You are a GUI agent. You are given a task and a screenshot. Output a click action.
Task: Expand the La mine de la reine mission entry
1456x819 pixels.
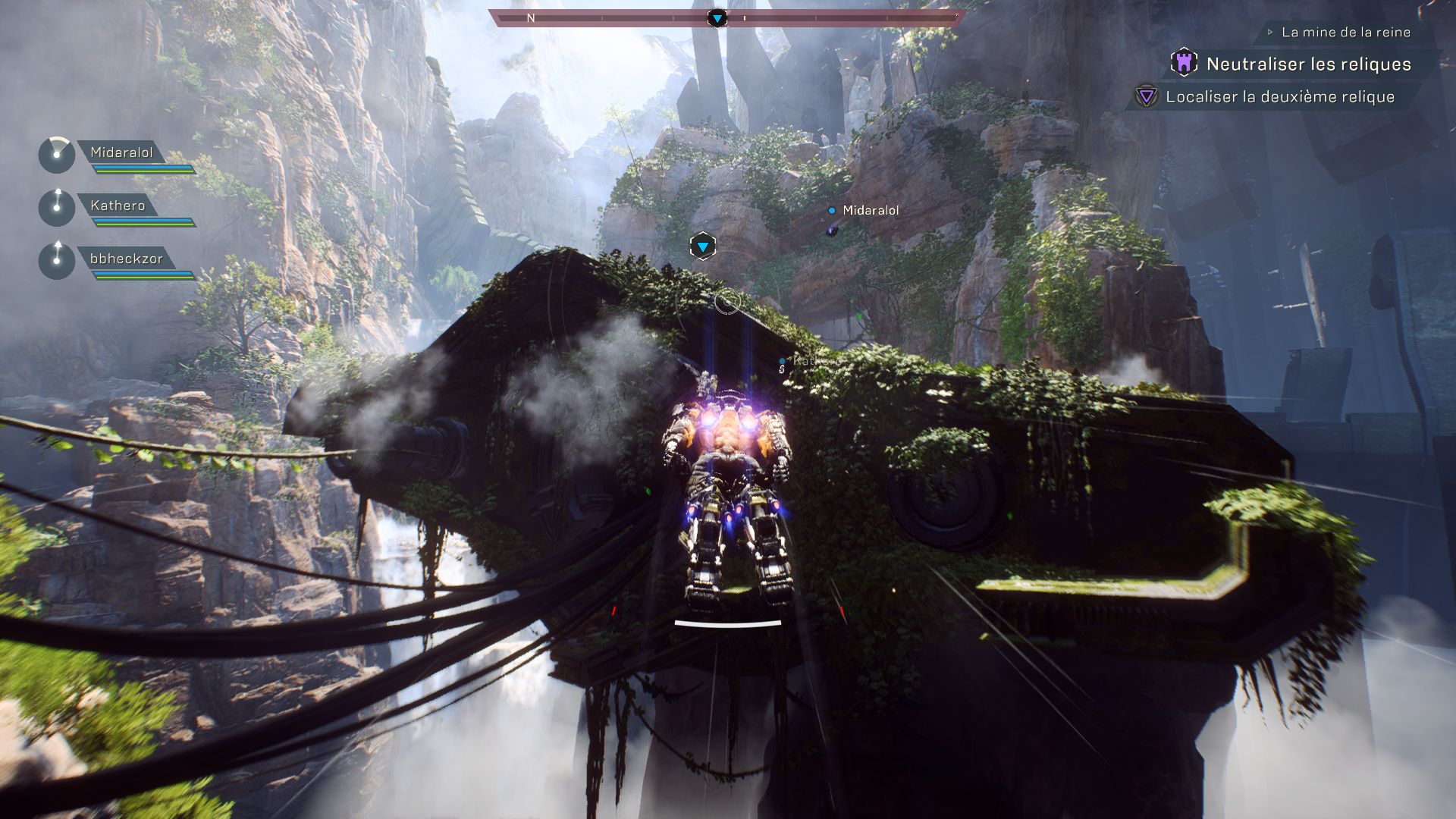[x=1345, y=33]
